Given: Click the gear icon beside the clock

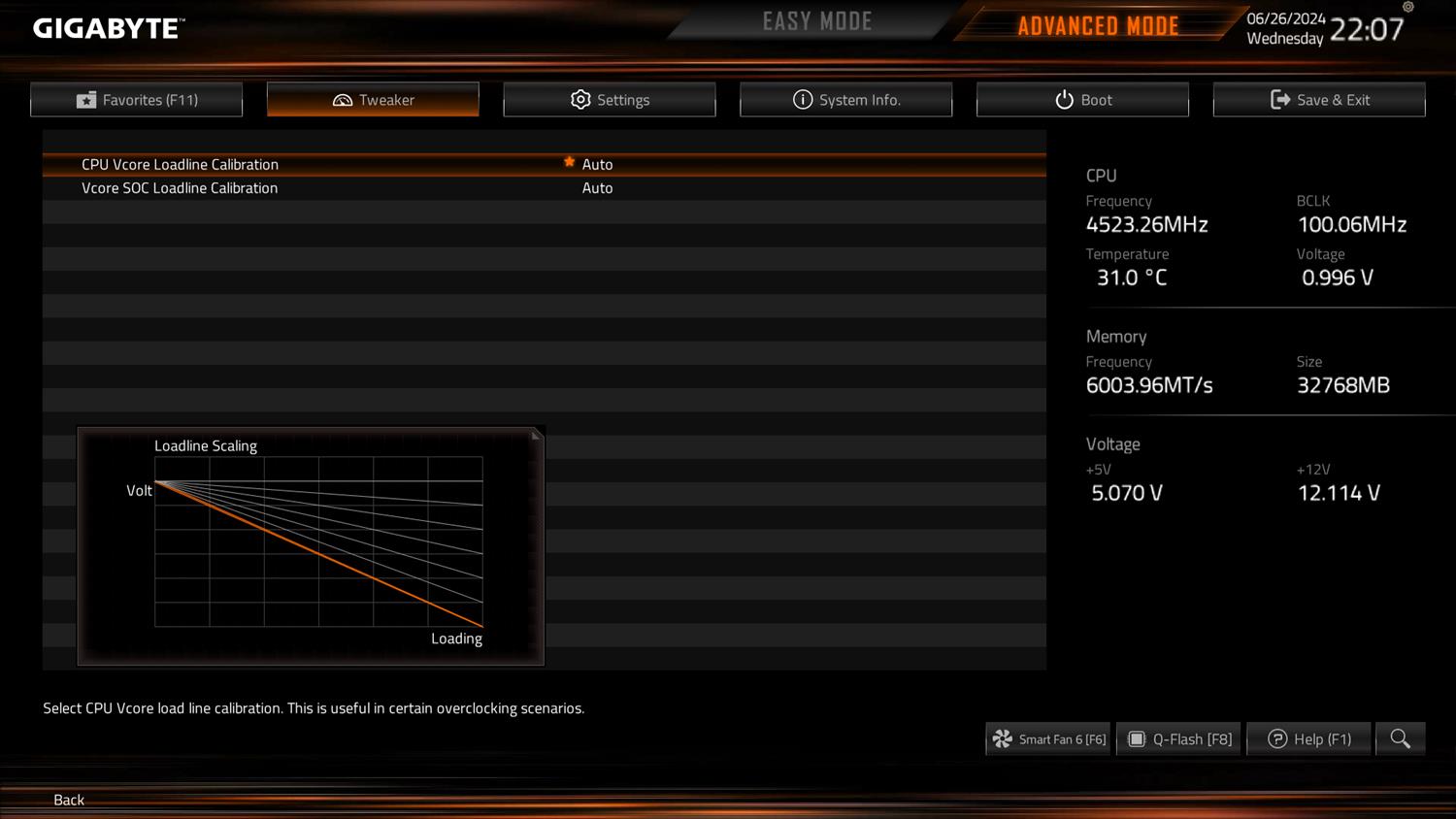Looking at the screenshot, I should 1408,7.
